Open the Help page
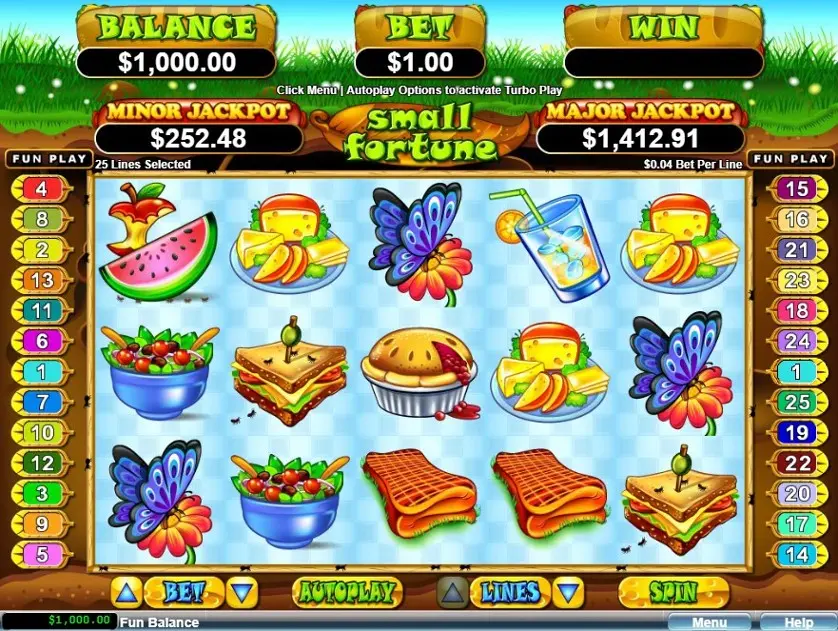838x631 pixels. click(799, 622)
